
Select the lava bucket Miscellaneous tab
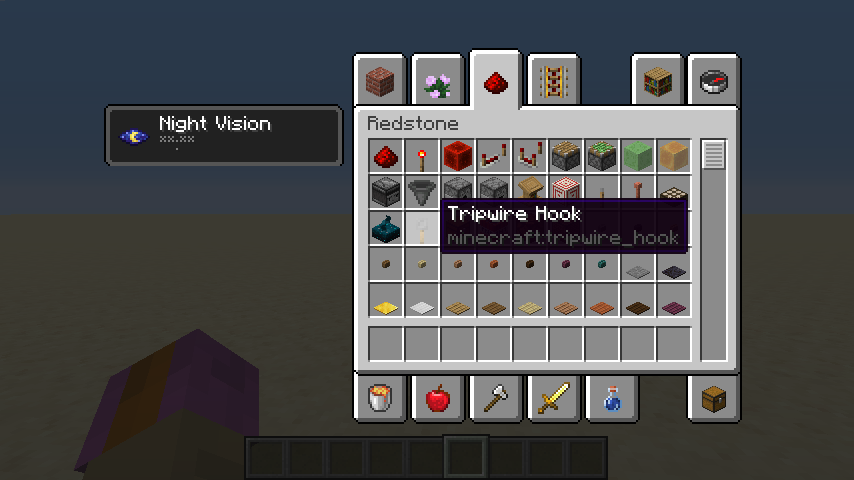(379, 399)
